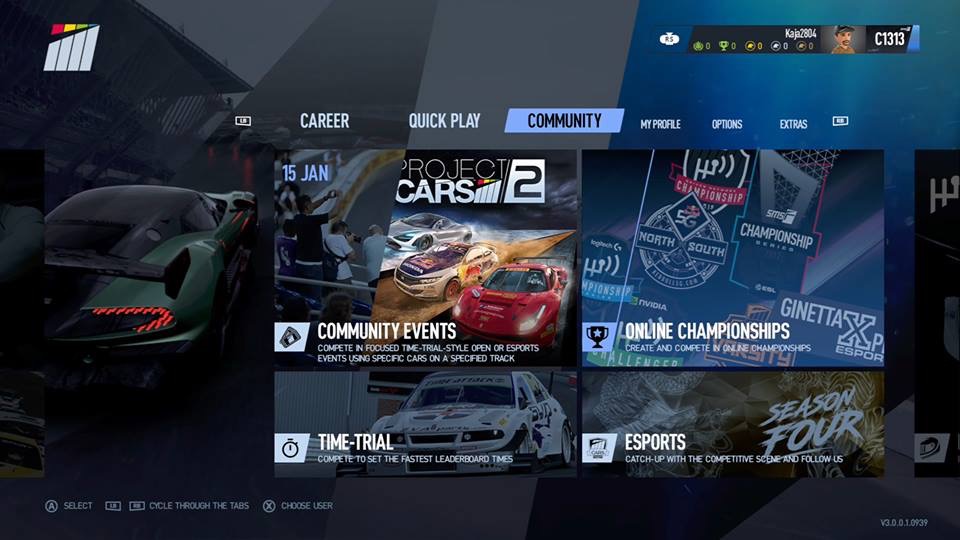Switch to the Career tab
The width and height of the screenshot is (960, 540).
324,121
